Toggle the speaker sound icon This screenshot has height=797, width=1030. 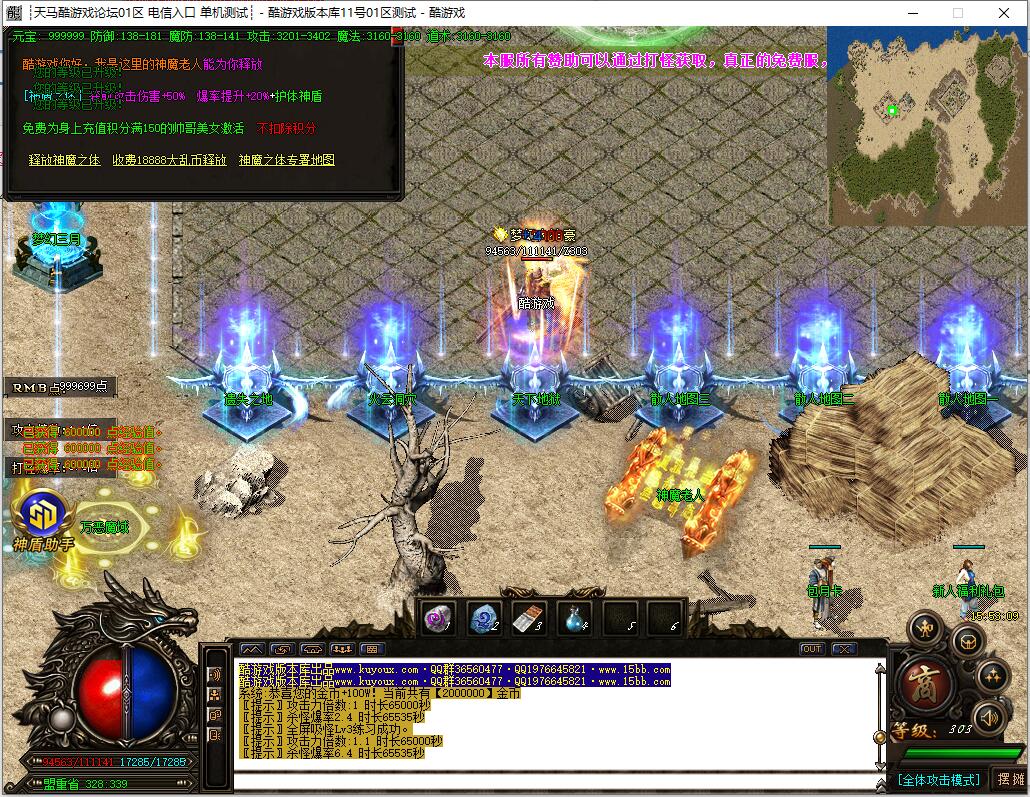pos(988,716)
